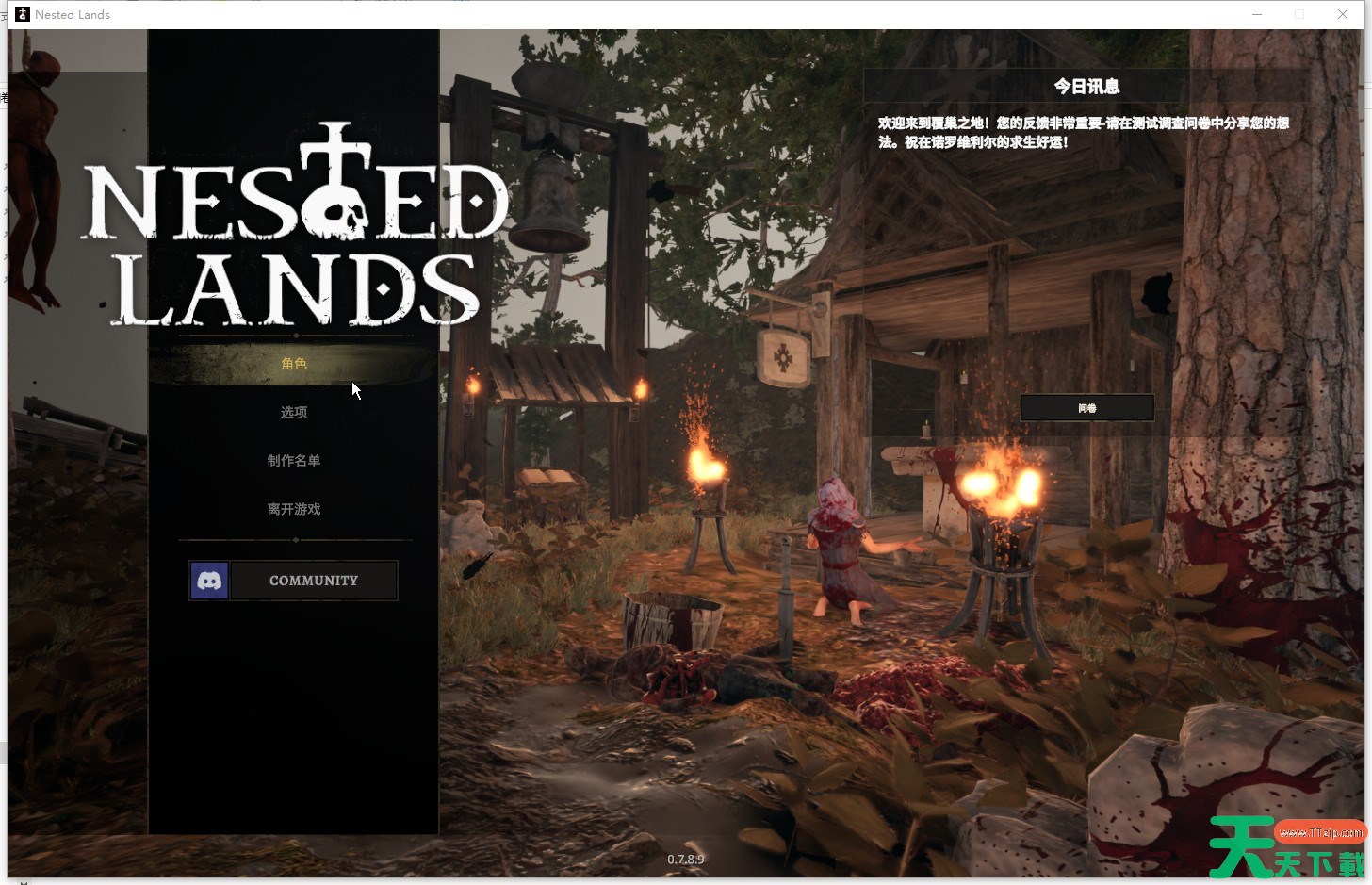Minimize the game window
Viewport: 1372px width, 885px height.
1257,14
